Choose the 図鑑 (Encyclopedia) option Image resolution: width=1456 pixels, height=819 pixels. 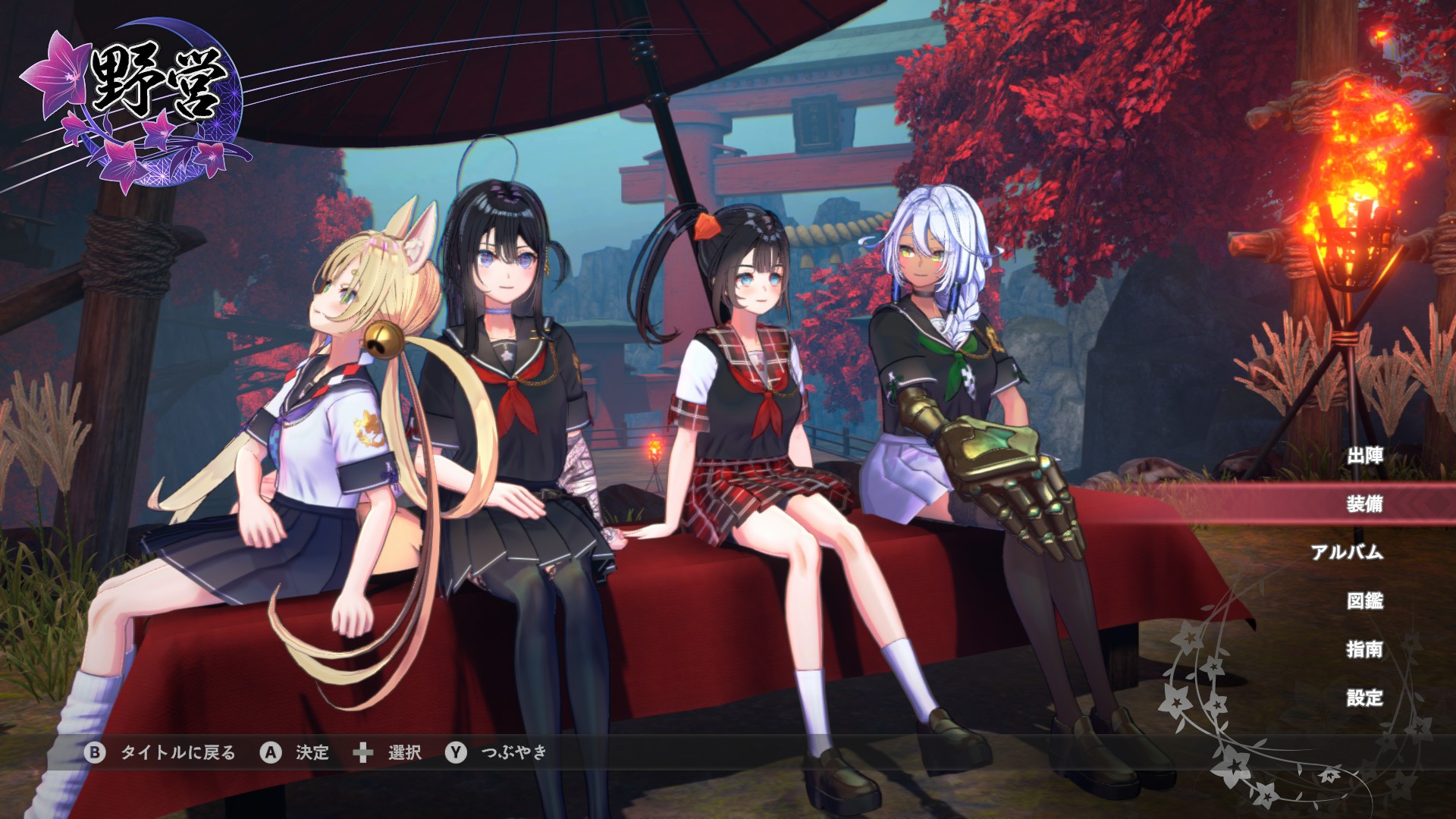1364,601
